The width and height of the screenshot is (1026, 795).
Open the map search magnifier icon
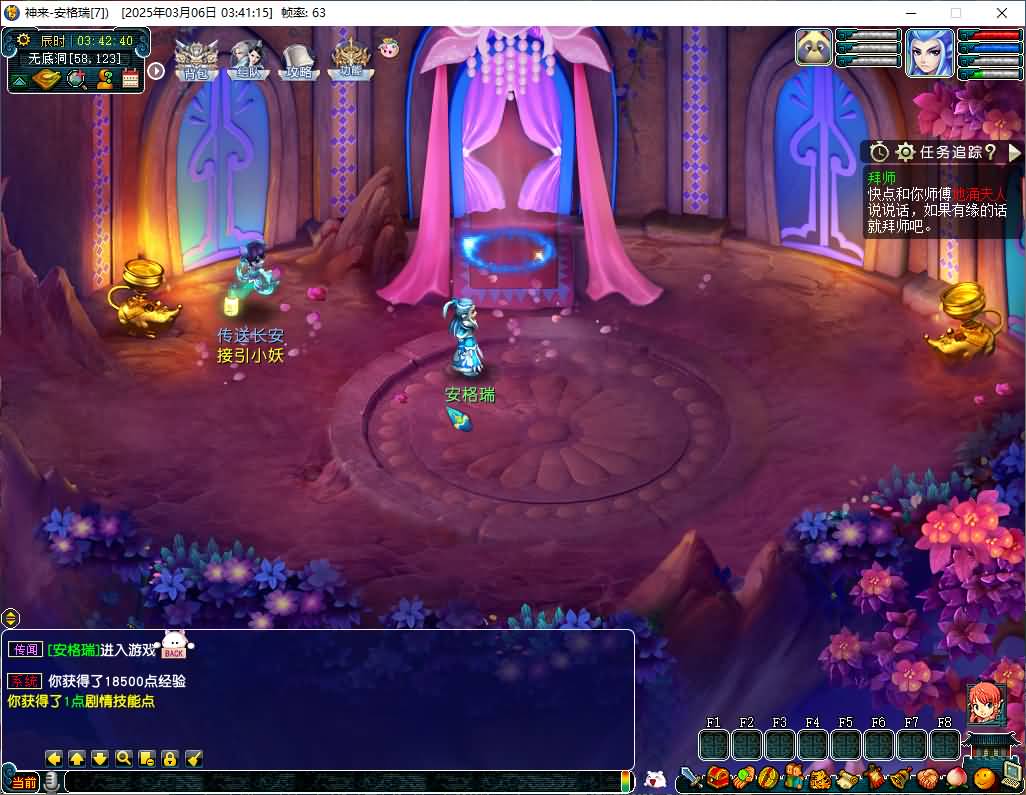coord(76,79)
